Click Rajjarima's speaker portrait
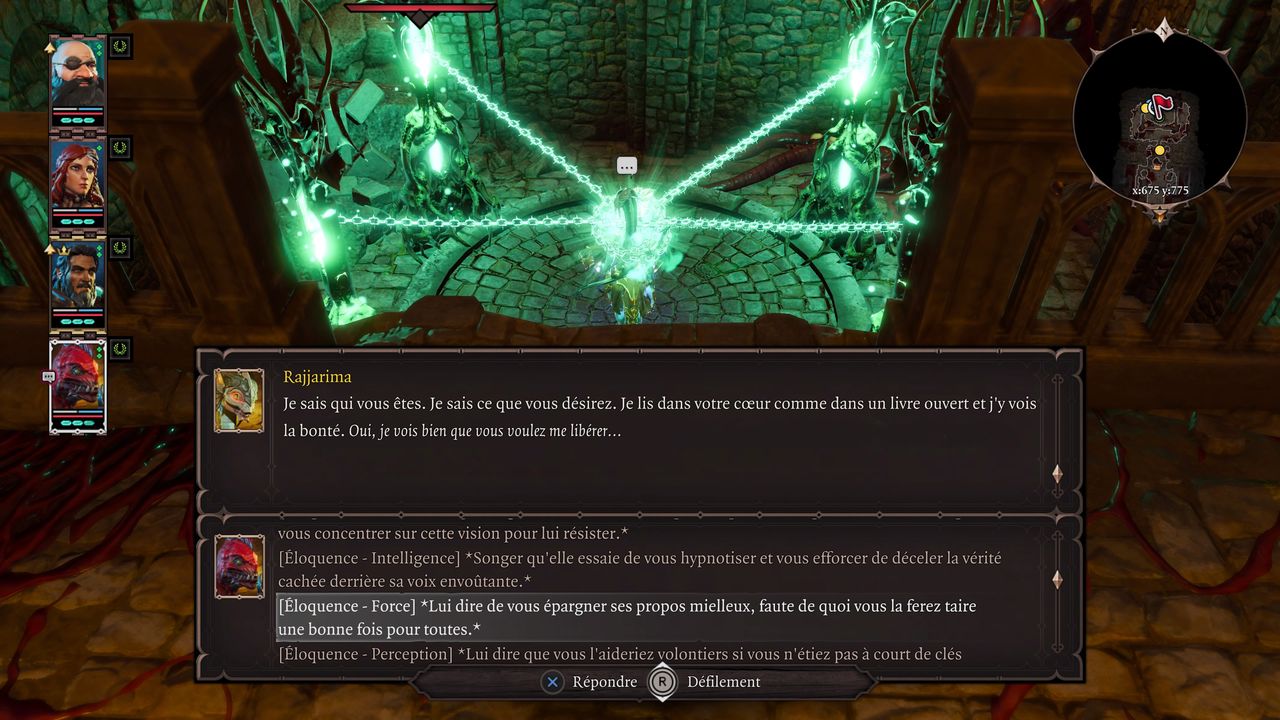 tap(239, 400)
